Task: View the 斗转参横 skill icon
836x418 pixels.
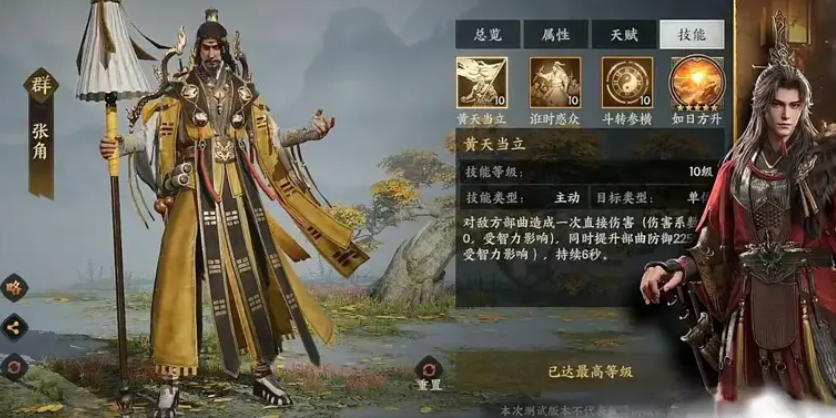Action: coord(627,81)
